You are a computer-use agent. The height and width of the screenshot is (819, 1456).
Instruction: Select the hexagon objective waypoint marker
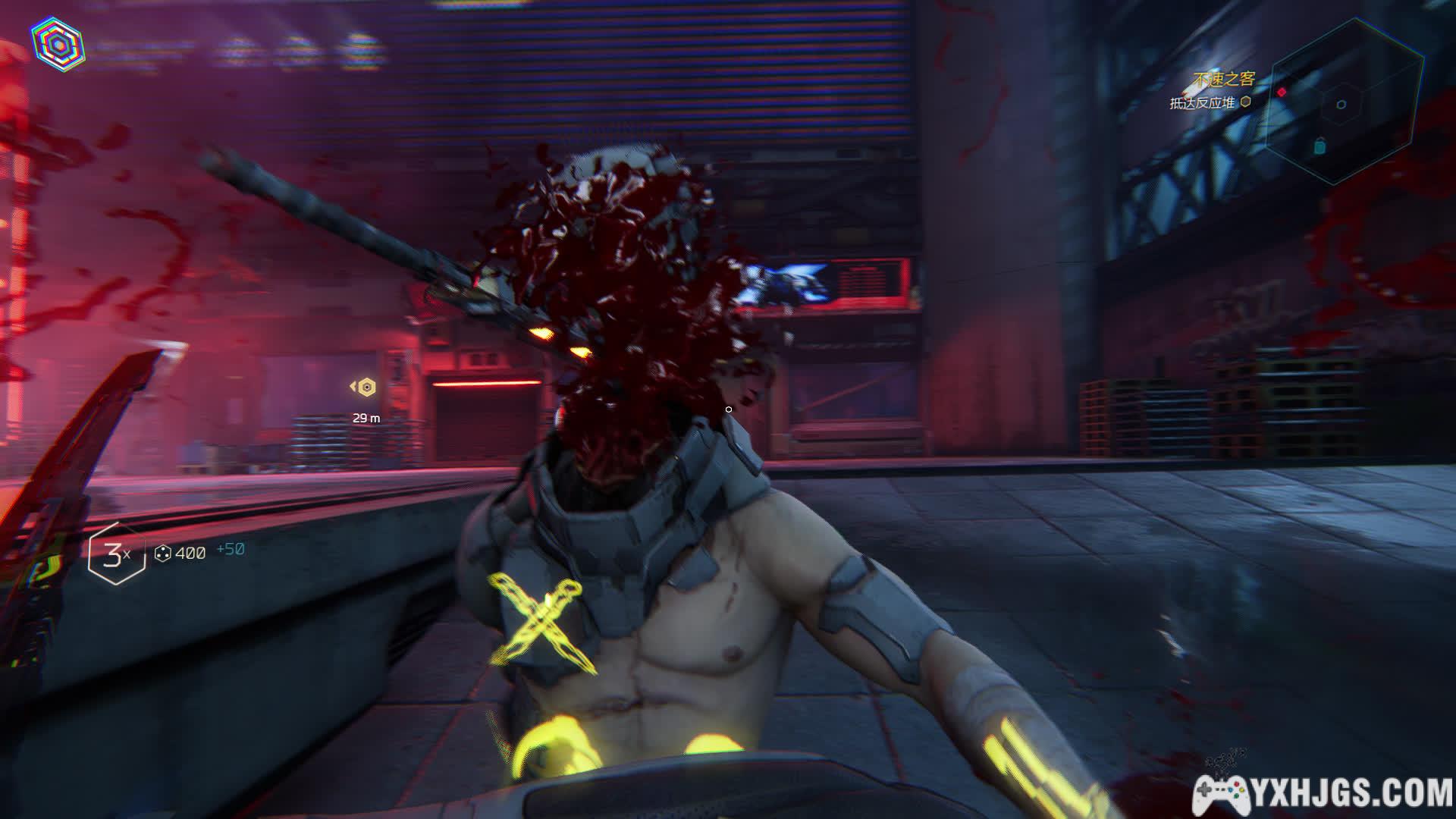point(367,388)
